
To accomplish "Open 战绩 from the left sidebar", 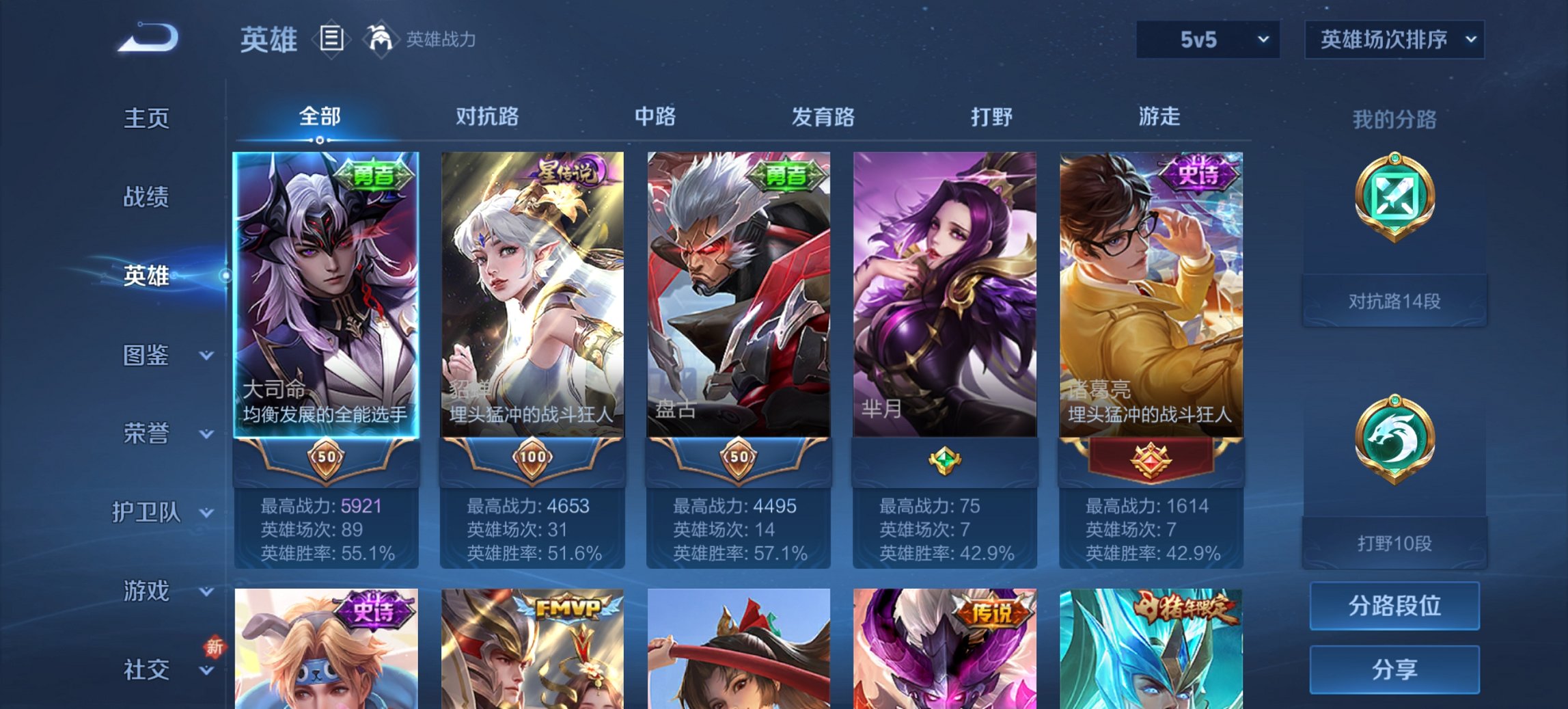I will [146, 198].
